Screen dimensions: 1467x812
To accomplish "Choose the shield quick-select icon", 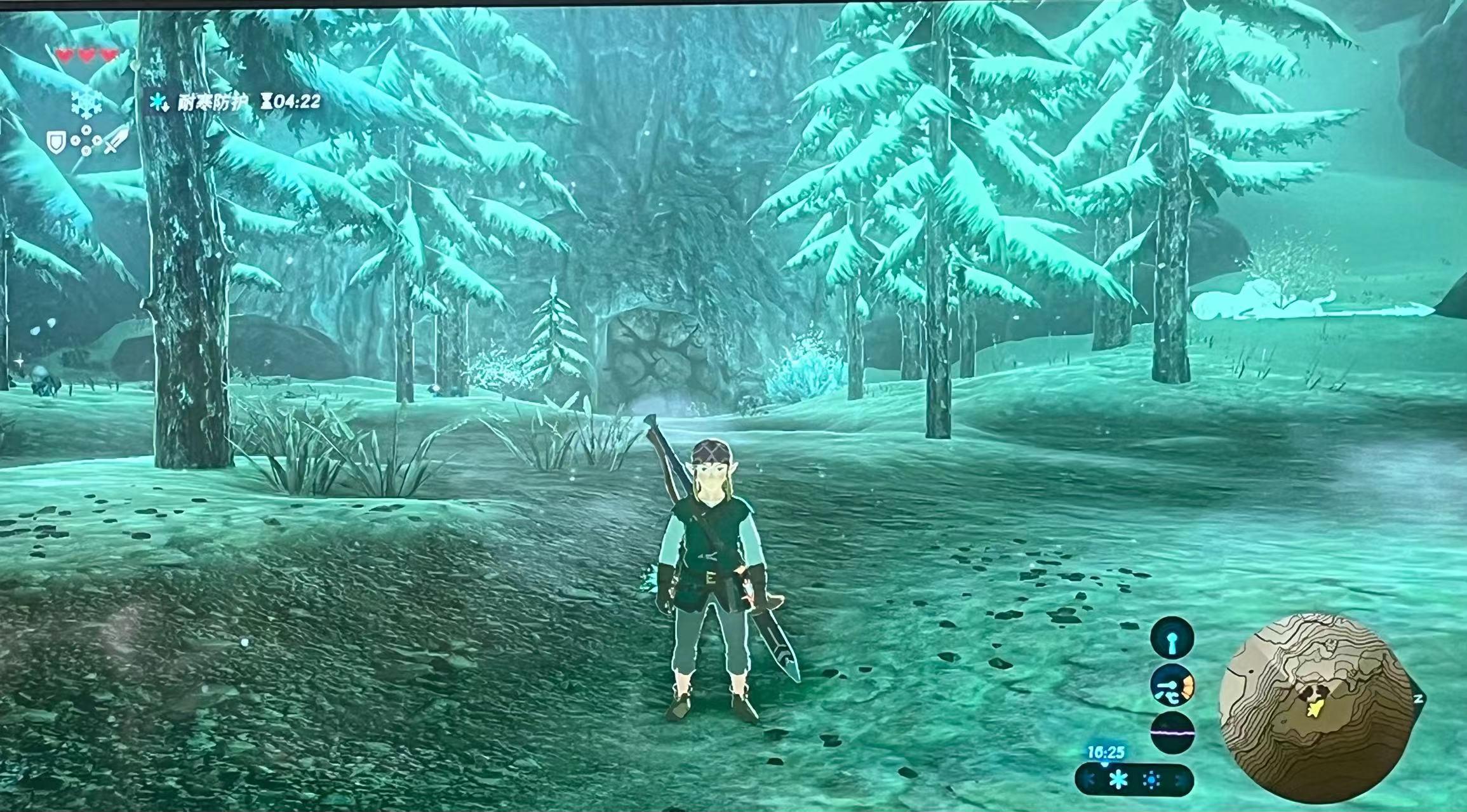I will click(x=57, y=142).
